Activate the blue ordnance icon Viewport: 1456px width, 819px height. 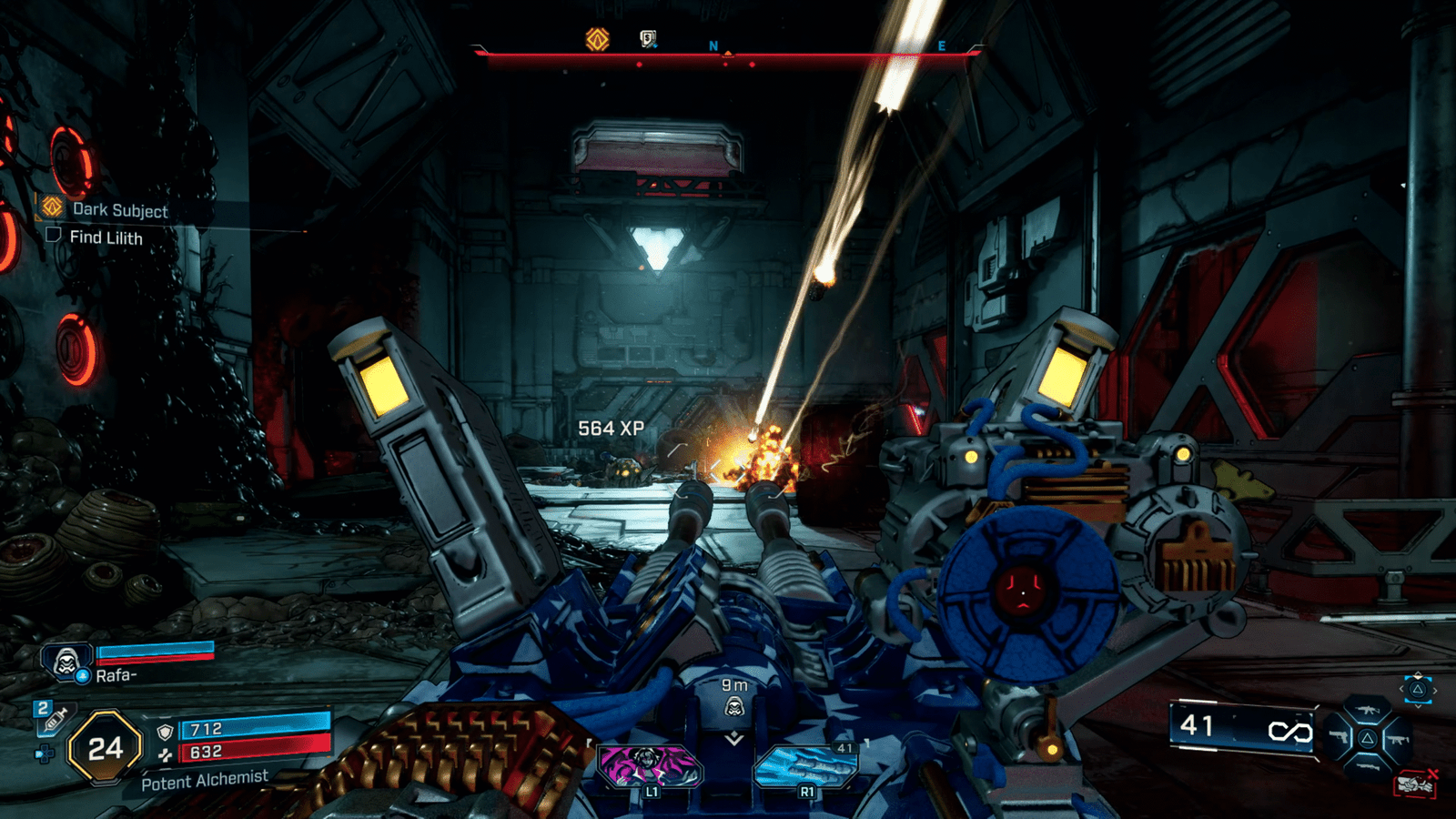pos(805,764)
